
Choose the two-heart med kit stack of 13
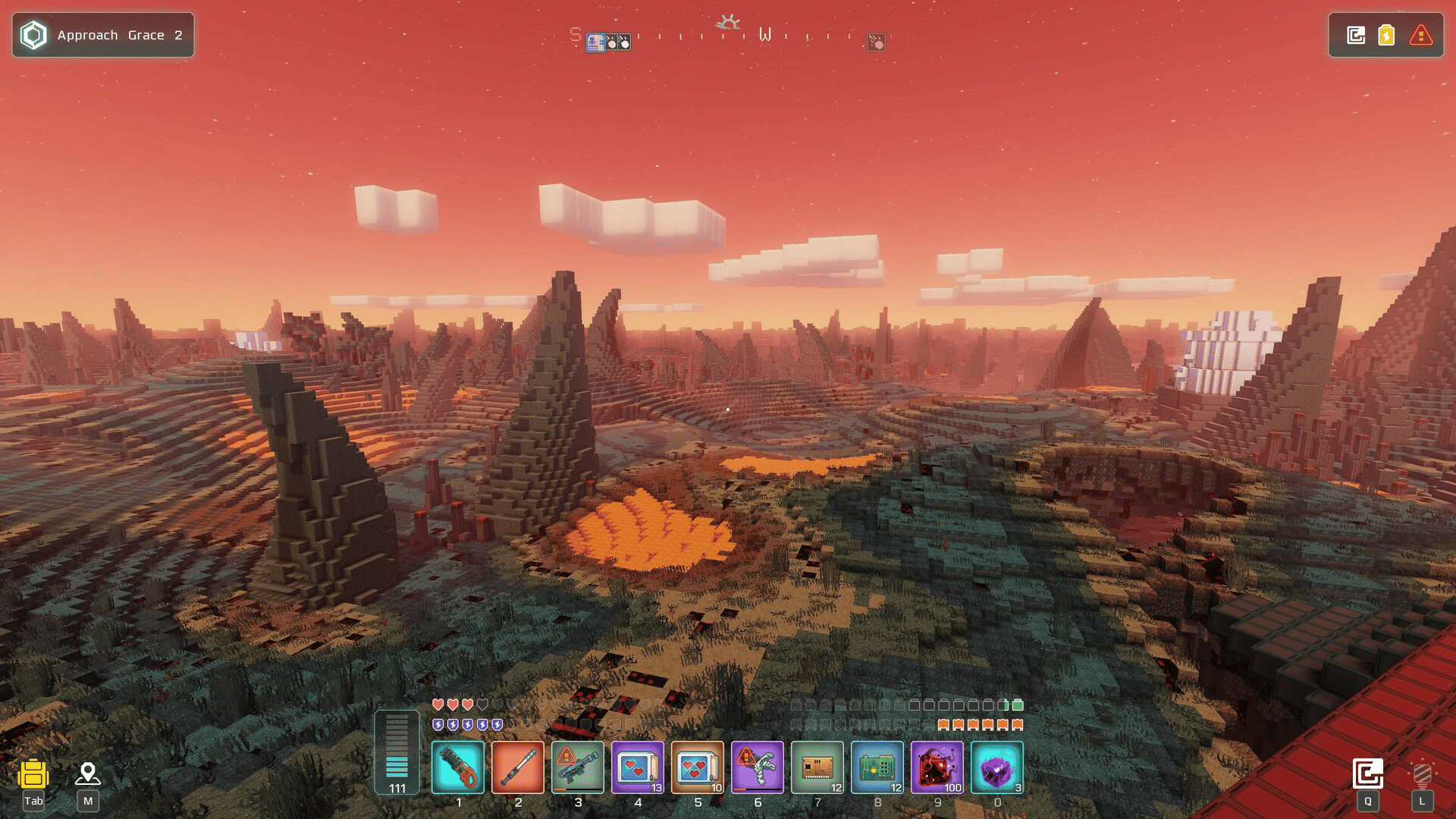[638, 767]
